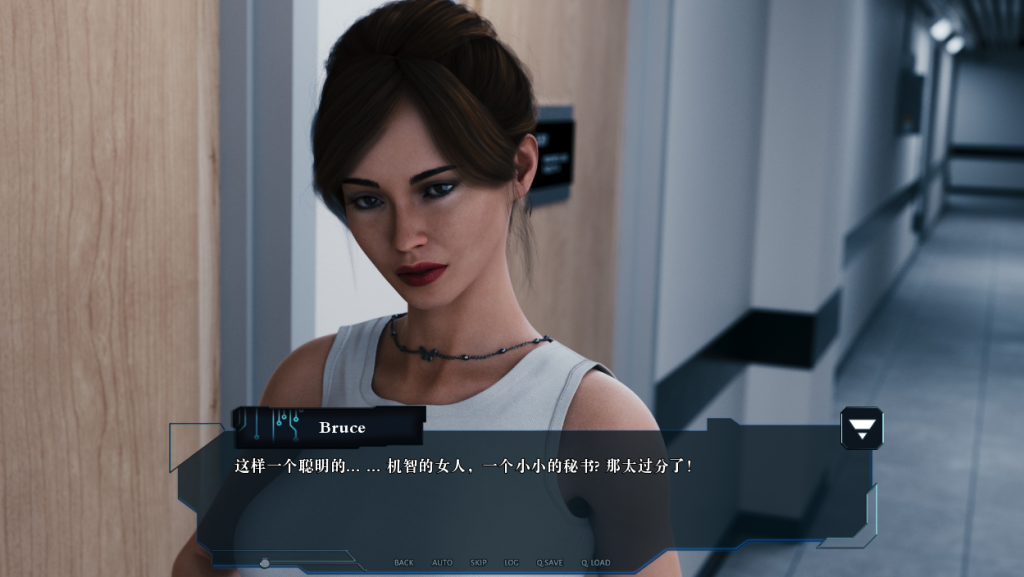Quick load with Q.LOAD
Viewport: 1024px width, 577px height.
(596, 563)
